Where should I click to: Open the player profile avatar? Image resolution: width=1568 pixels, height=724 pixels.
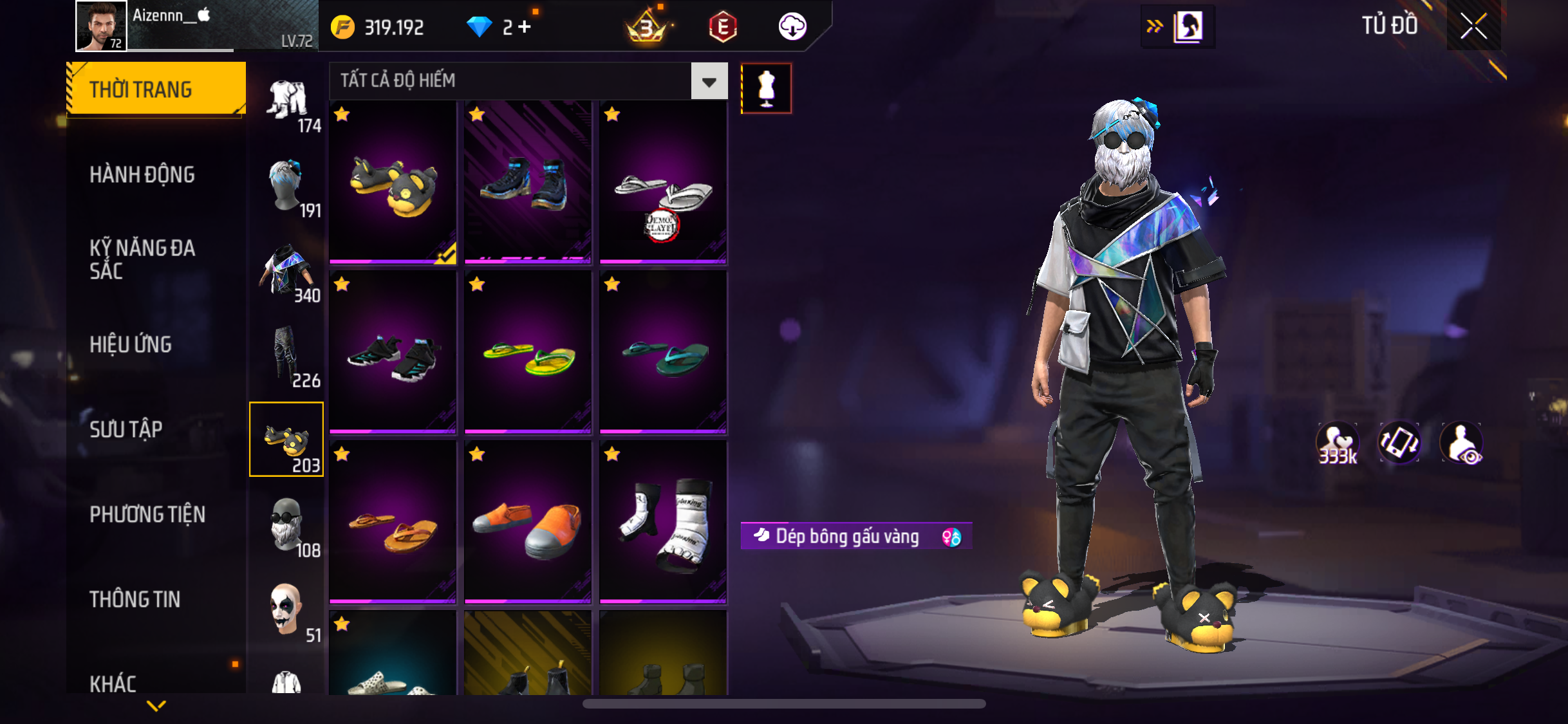tap(101, 26)
